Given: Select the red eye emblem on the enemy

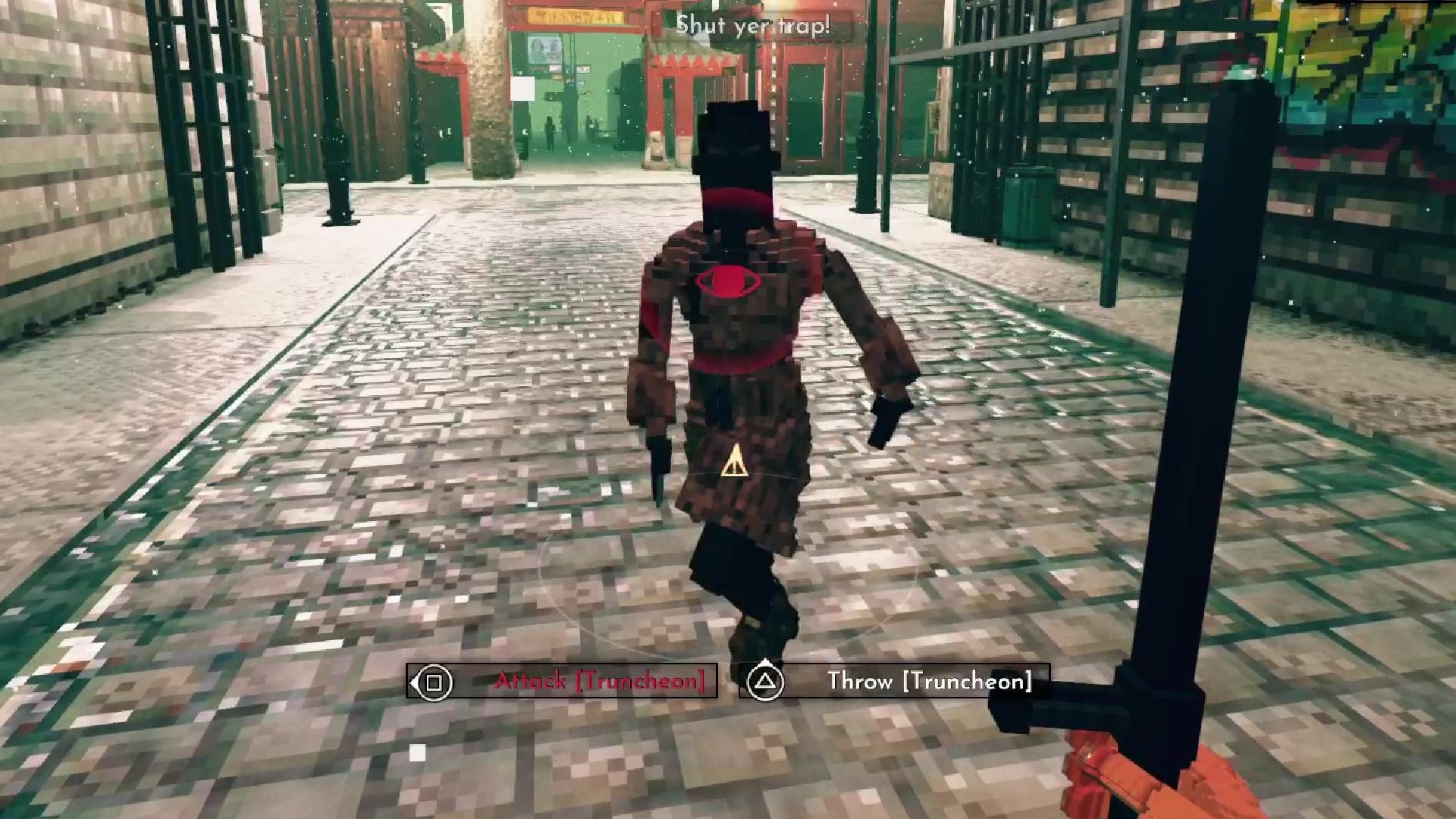Looking at the screenshot, I should (x=730, y=281).
